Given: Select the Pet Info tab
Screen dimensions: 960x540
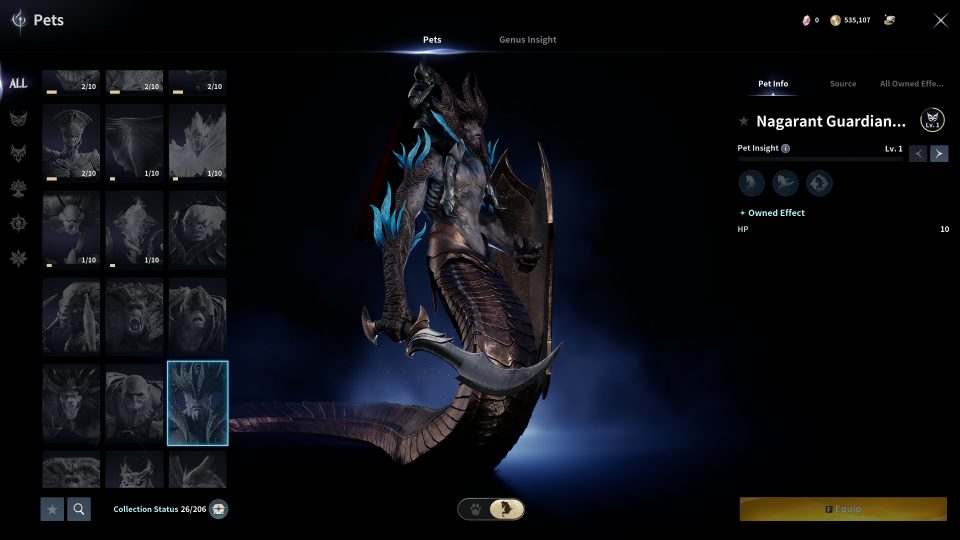Looking at the screenshot, I should tap(772, 84).
